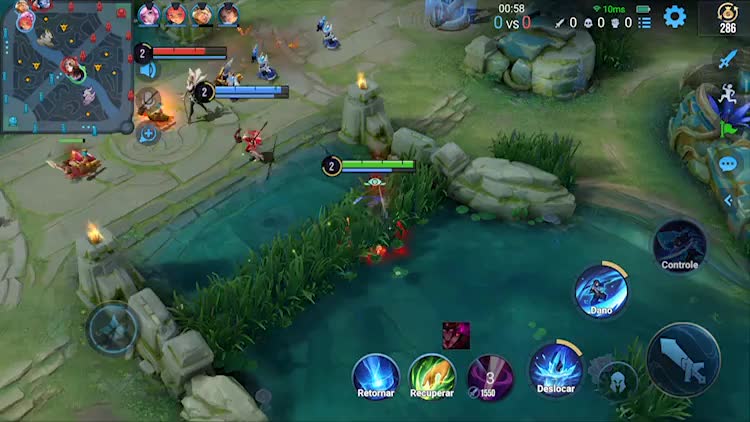
Task: Tap the minimap
Action: 67,66
